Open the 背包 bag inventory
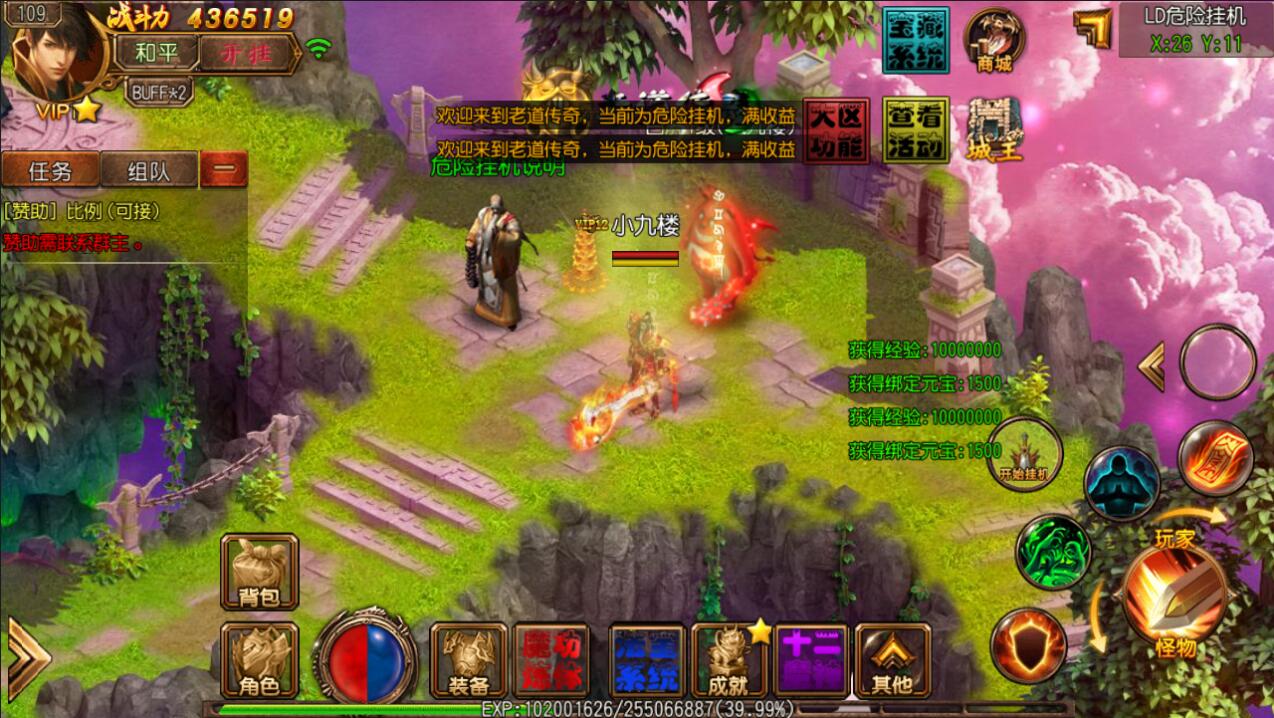This screenshot has width=1274, height=718. tap(259, 571)
